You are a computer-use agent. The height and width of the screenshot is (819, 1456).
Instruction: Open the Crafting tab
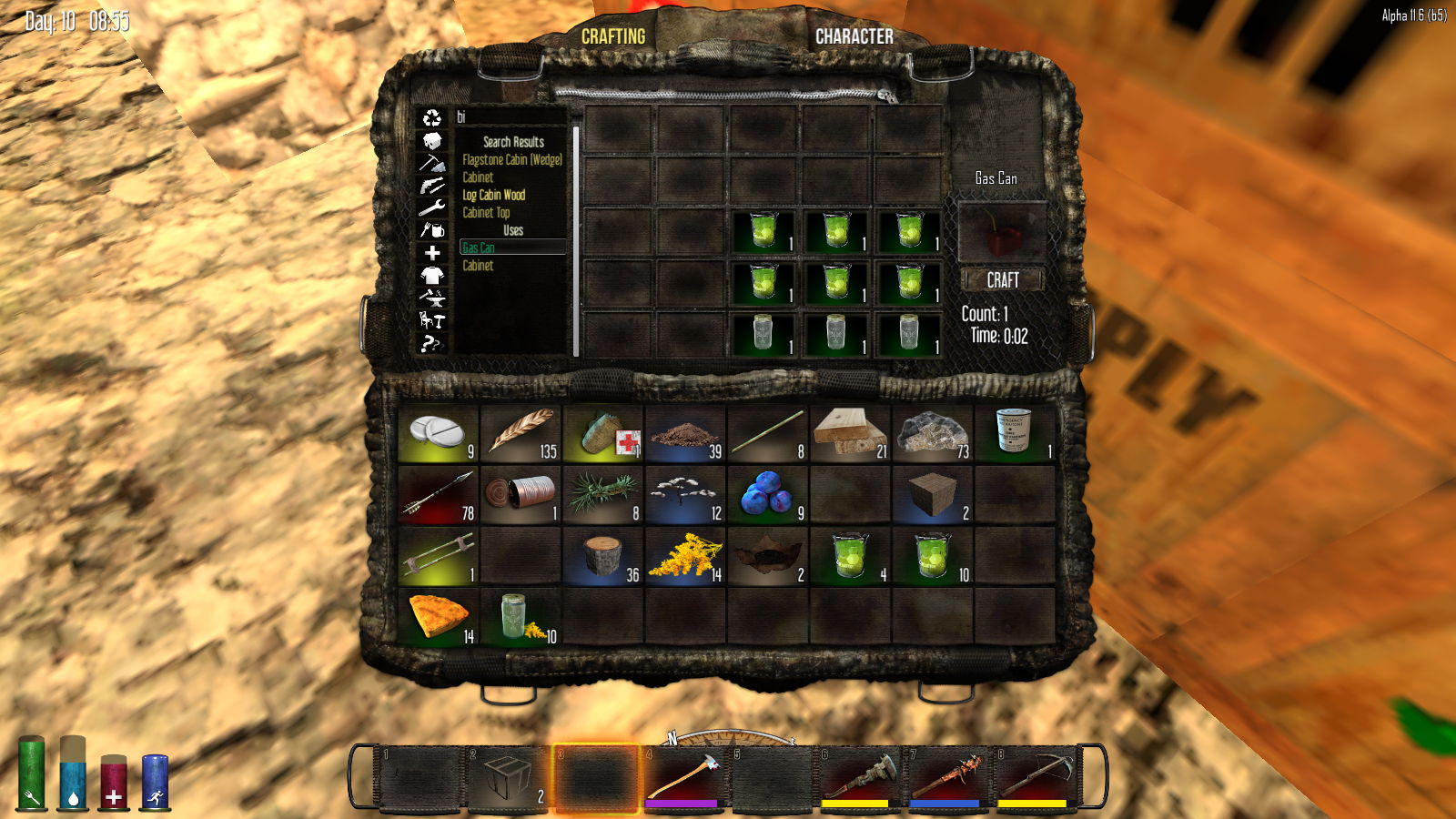click(612, 36)
